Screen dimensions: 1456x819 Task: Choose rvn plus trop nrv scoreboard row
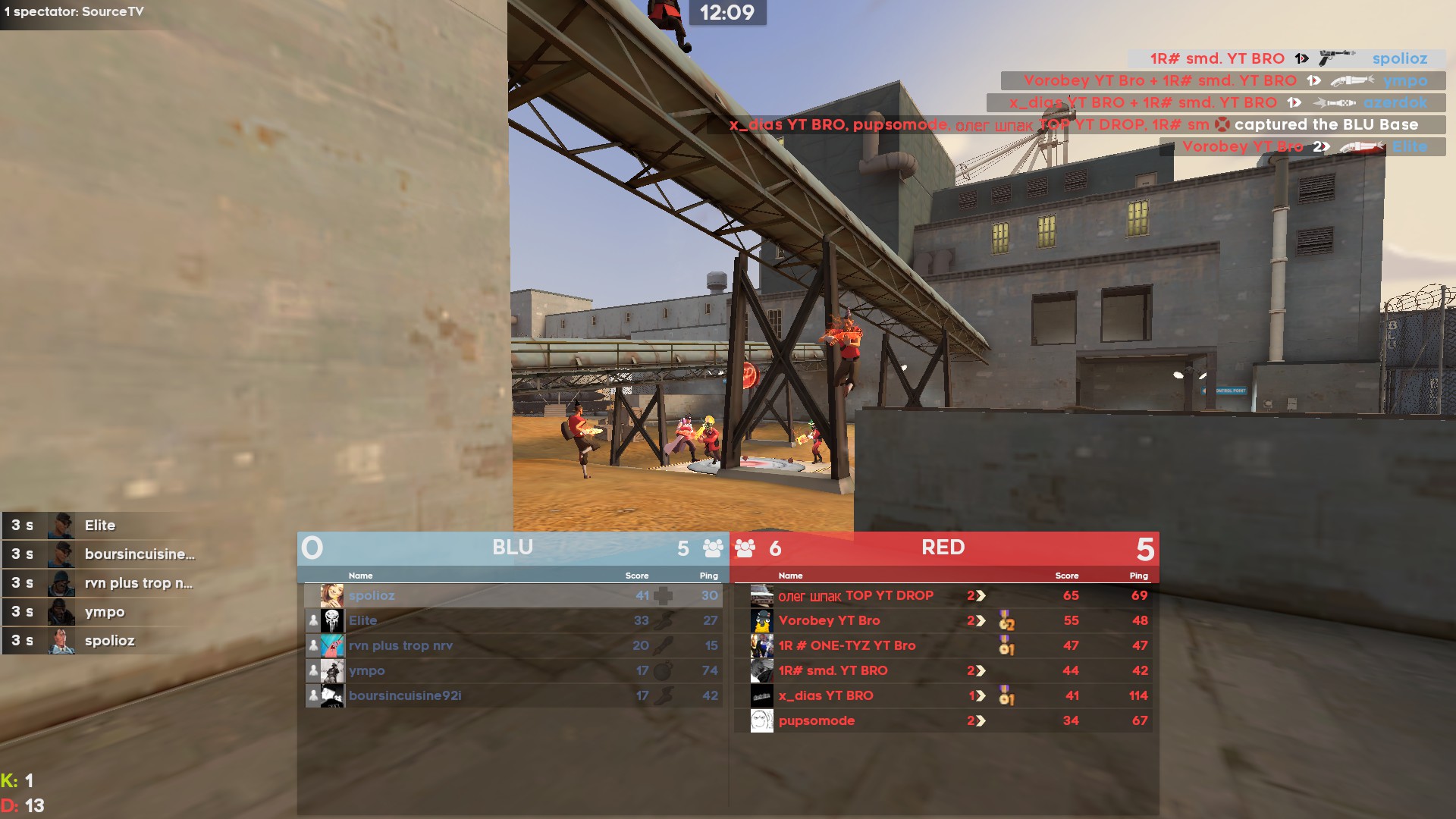click(x=513, y=645)
